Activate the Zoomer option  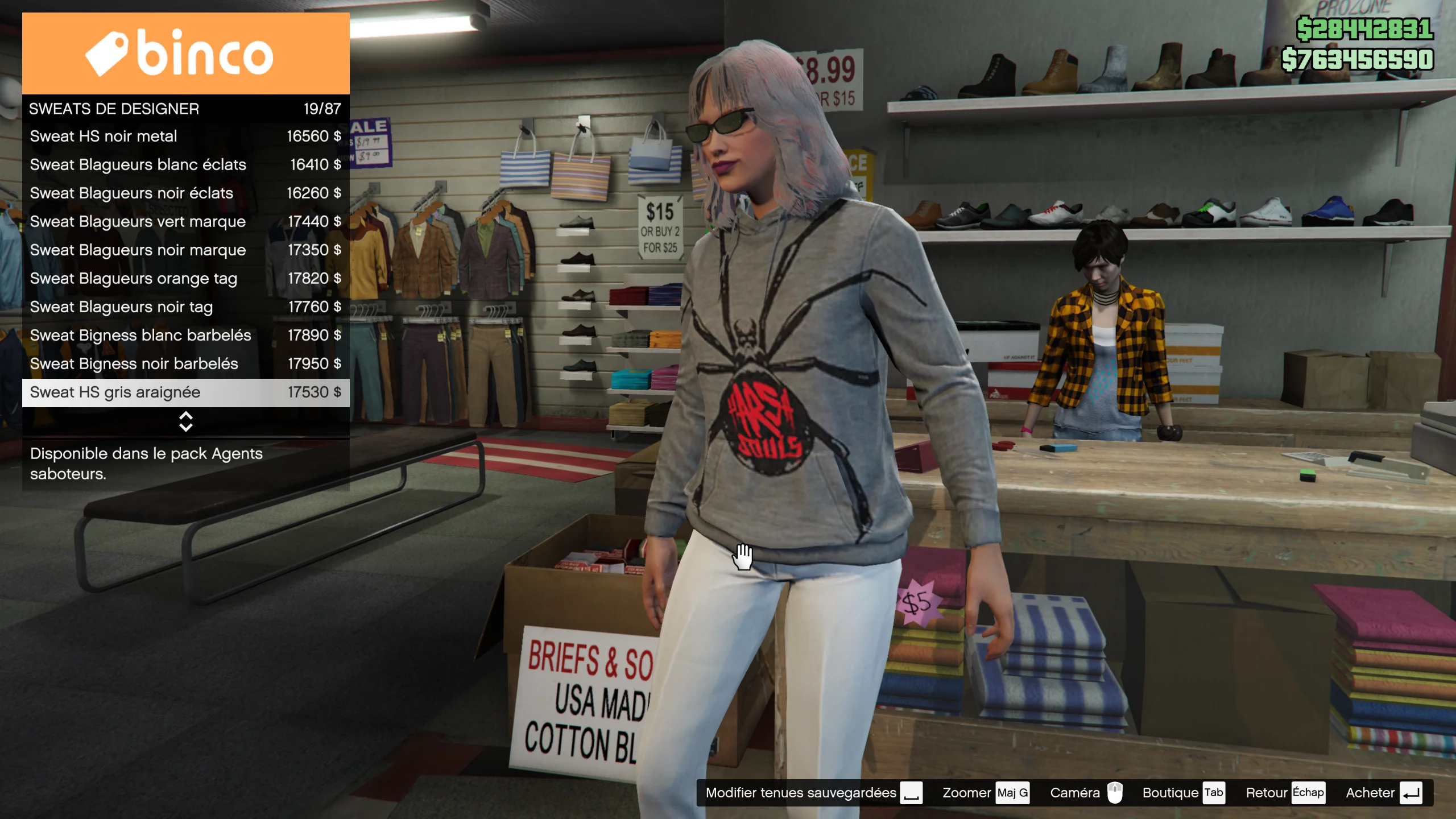(985, 793)
